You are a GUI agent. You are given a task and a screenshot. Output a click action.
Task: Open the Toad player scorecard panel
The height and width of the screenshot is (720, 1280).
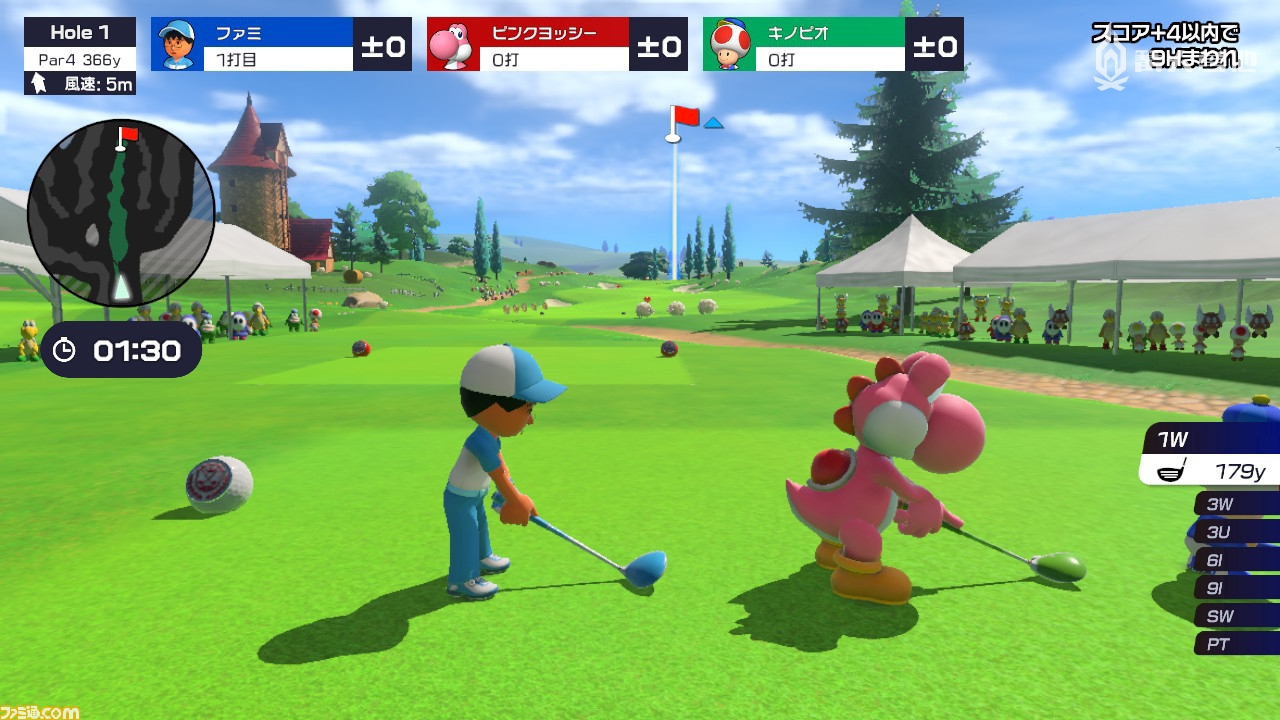pyautogui.click(x=833, y=45)
